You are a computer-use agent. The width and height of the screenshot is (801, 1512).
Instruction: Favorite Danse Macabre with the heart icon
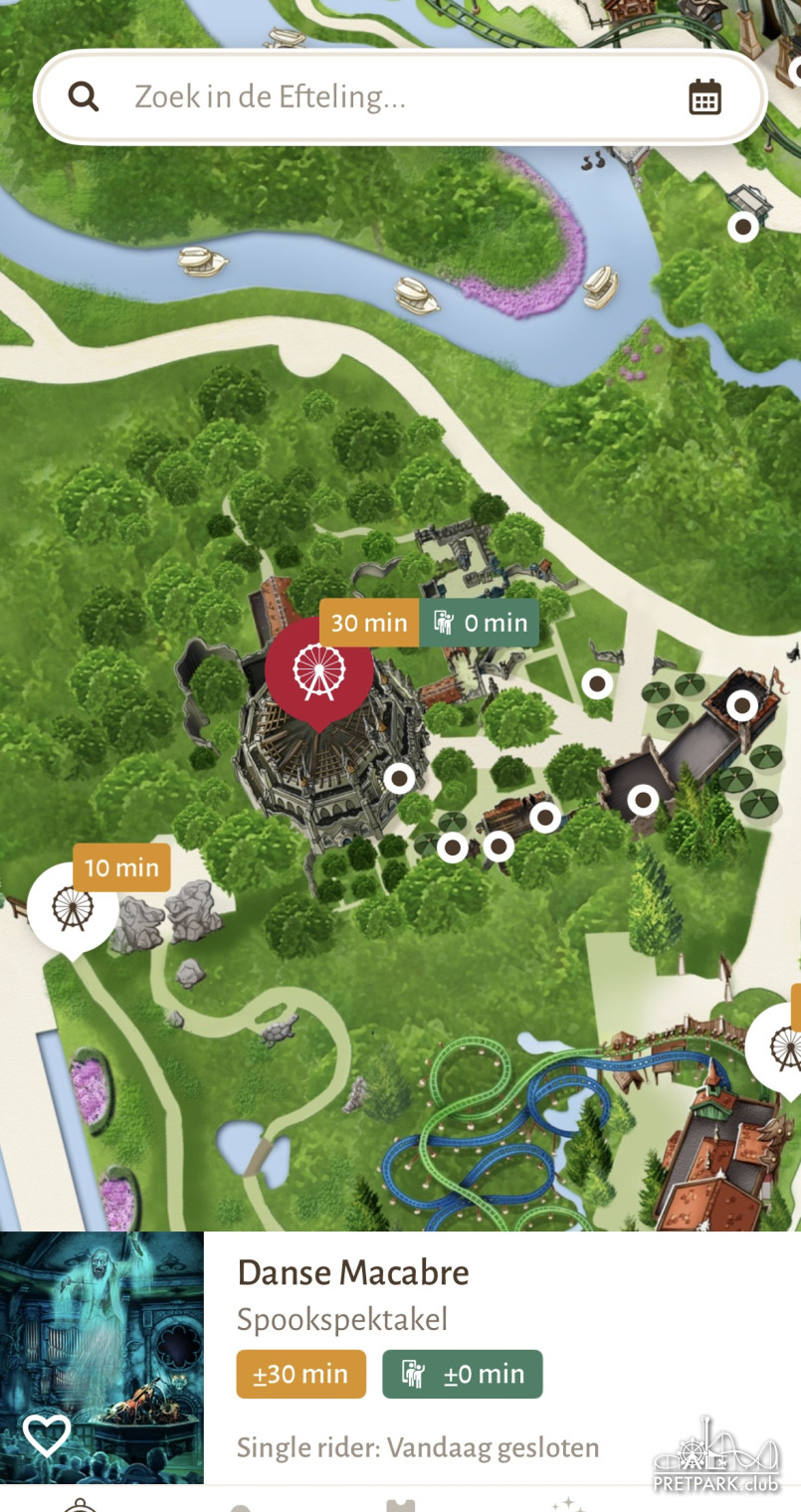tap(47, 1434)
